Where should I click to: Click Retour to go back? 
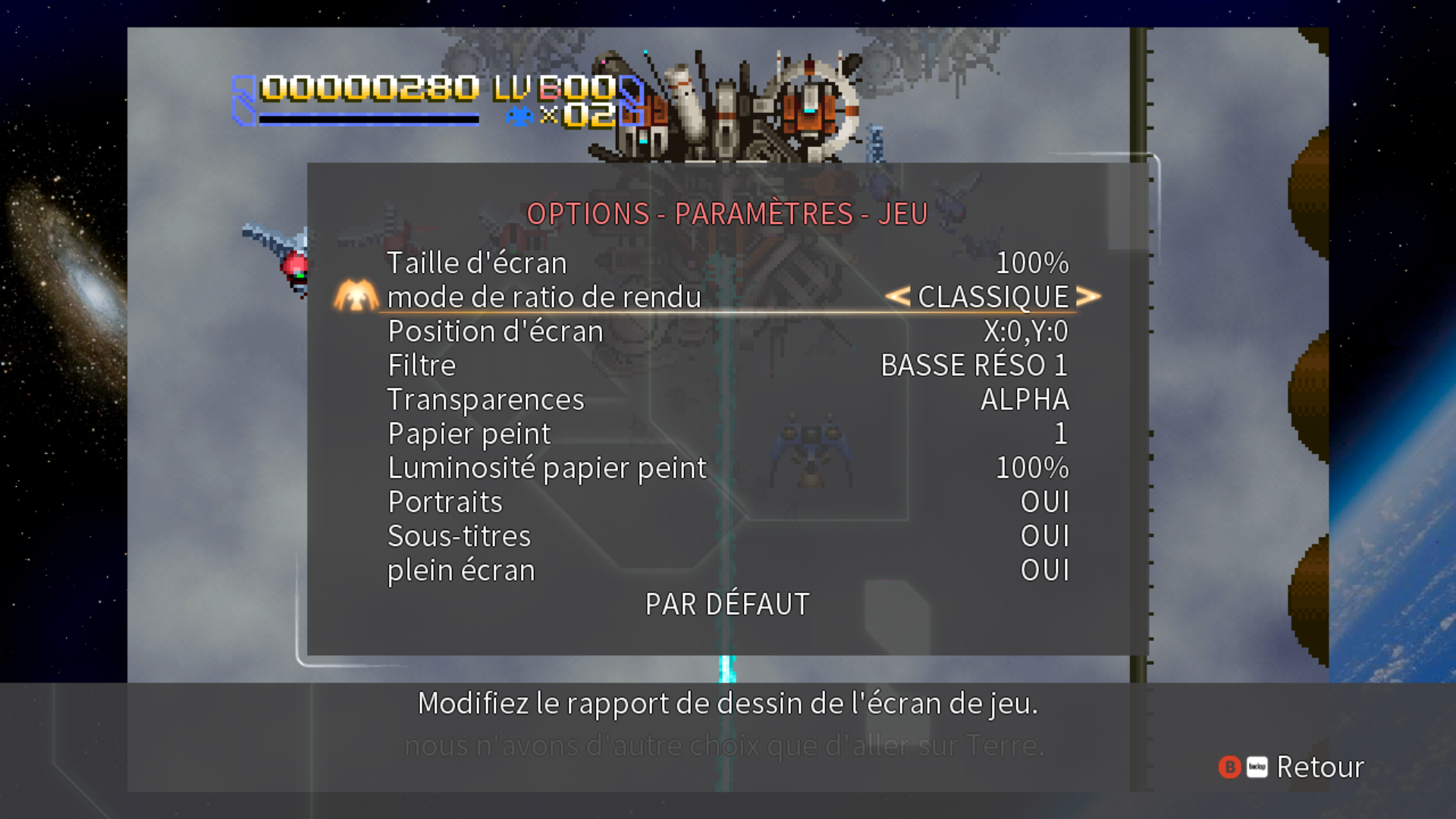click(x=1319, y=768)
